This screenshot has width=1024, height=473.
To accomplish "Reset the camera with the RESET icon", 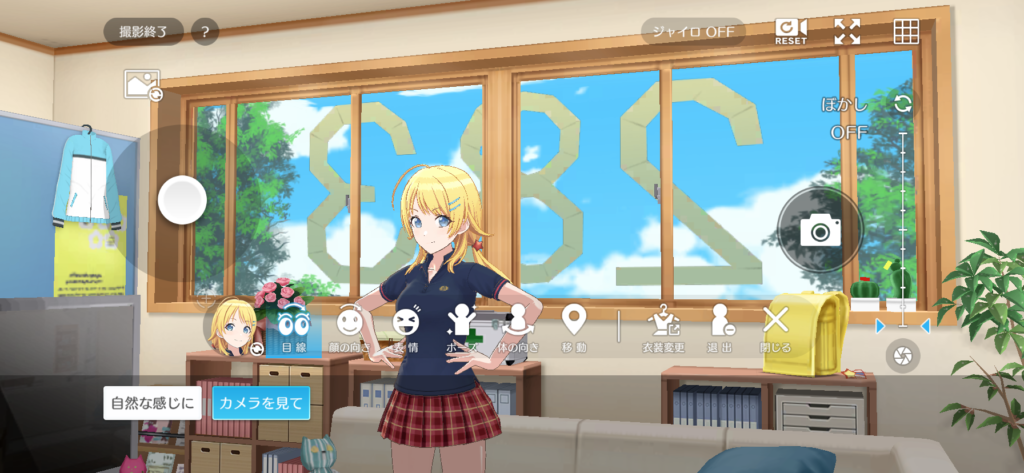I will 791,31.
